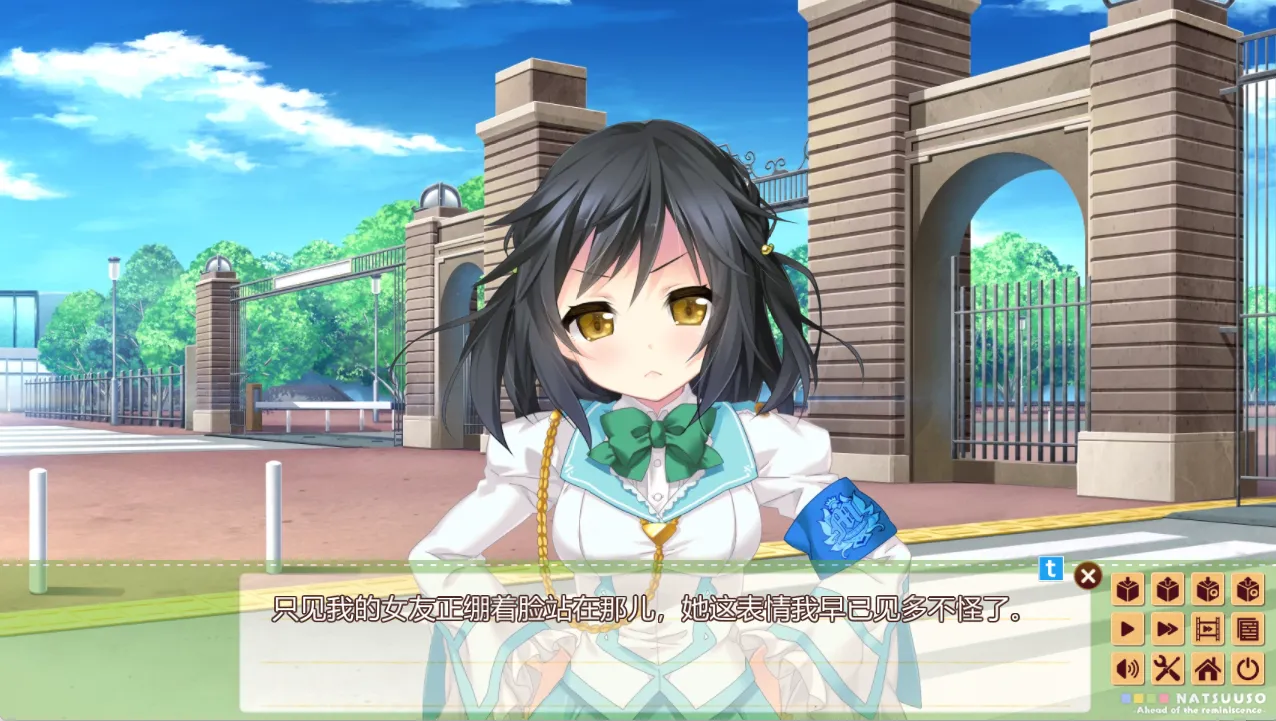Image resolution: width=1276 pixels, height=721 pixels.
Task: Start auto-play mode
Action: coord(1129,629)
